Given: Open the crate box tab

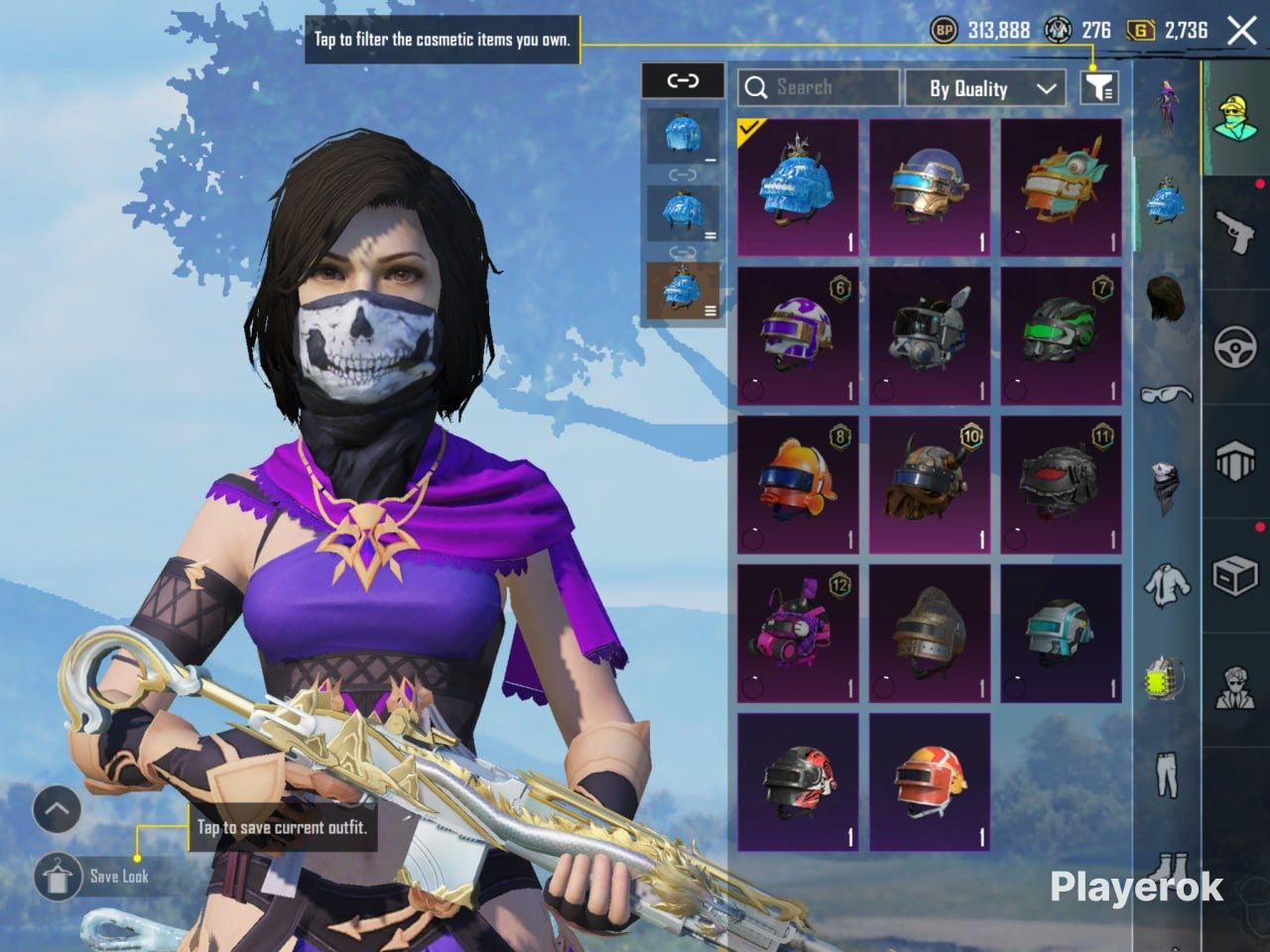Looking at the screenshot, I should [1235, 575].
